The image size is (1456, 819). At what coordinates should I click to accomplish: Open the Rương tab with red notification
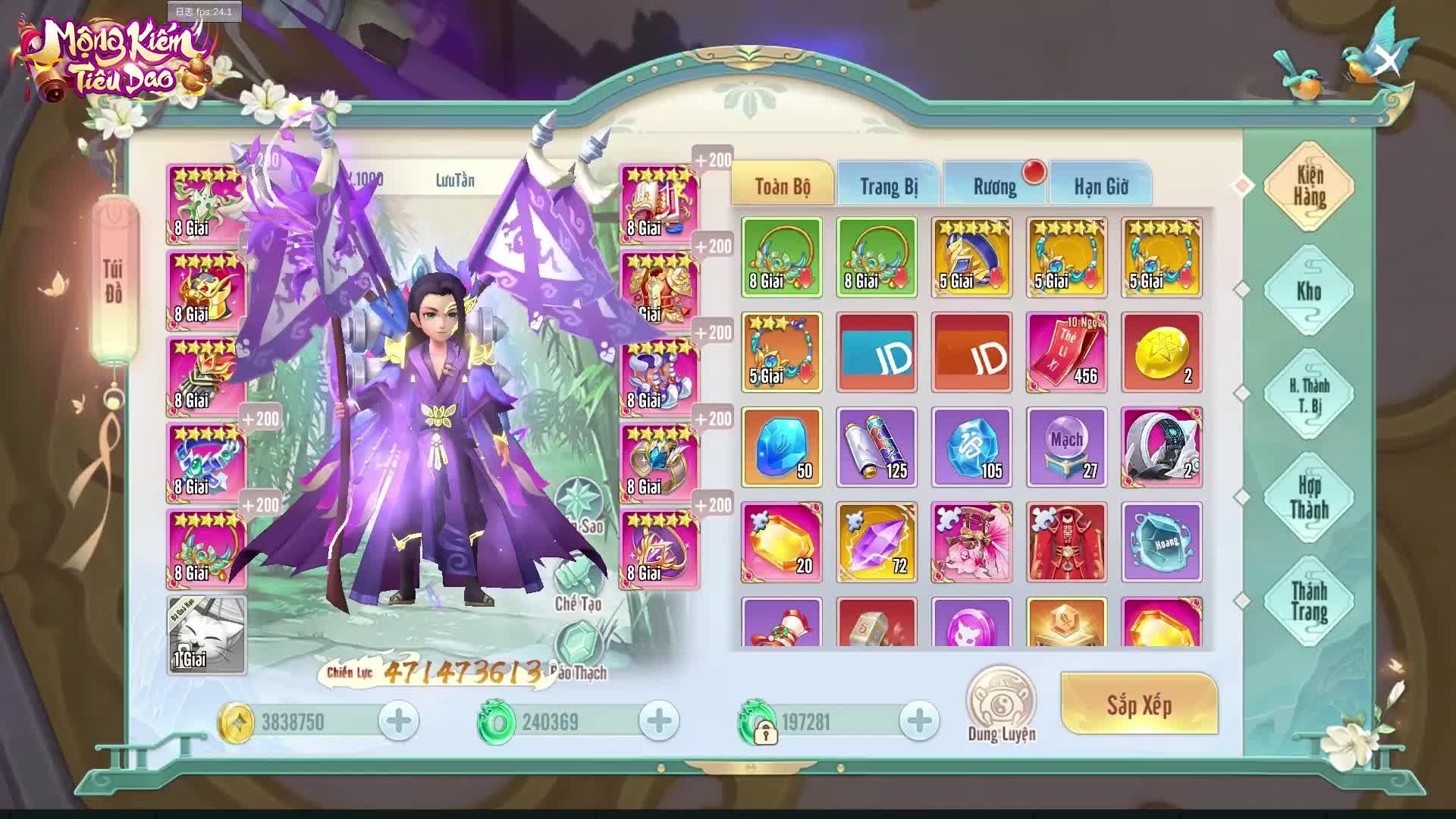point(995,185)
